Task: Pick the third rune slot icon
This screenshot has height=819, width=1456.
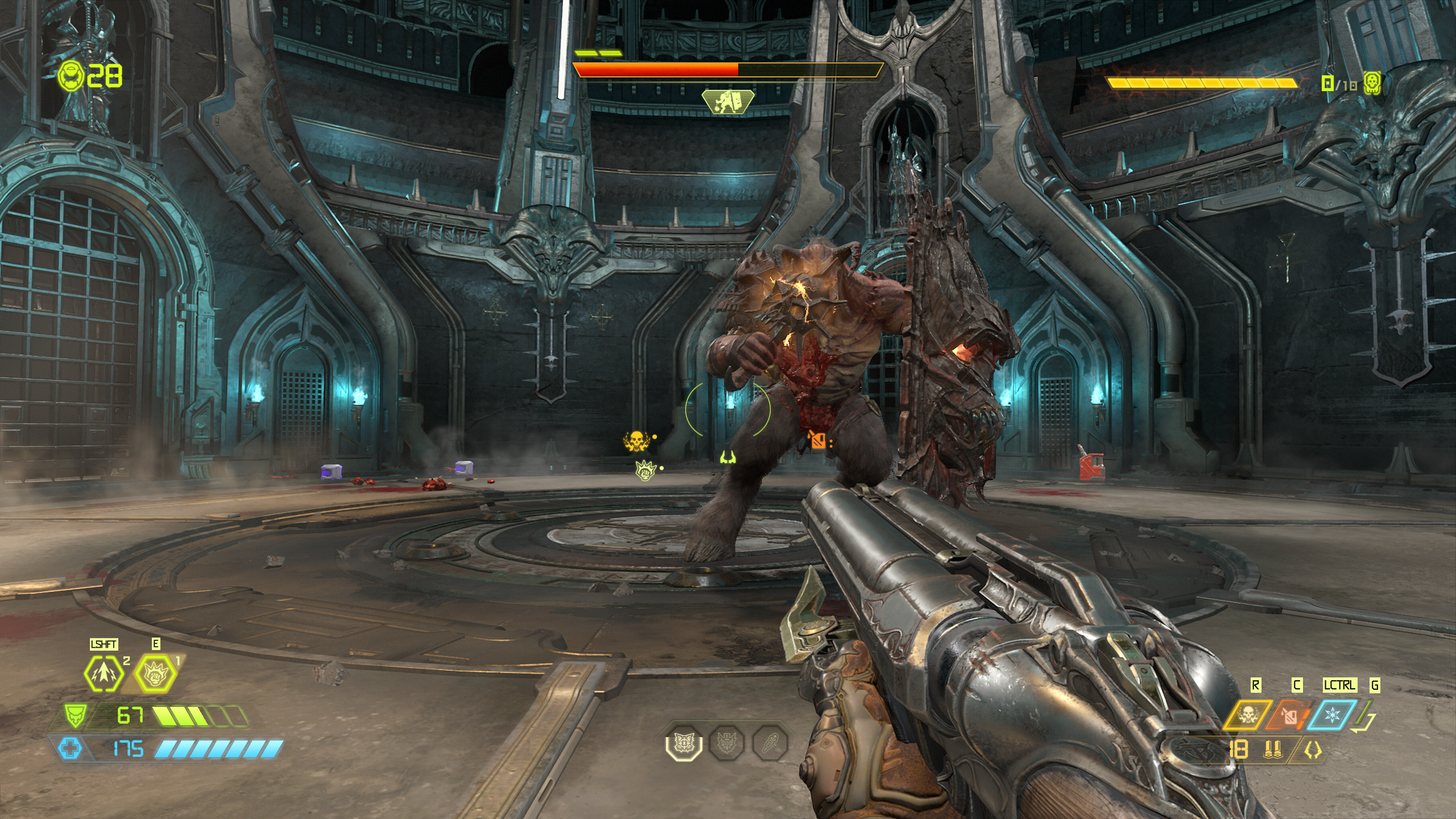Action: pos(770,743)
